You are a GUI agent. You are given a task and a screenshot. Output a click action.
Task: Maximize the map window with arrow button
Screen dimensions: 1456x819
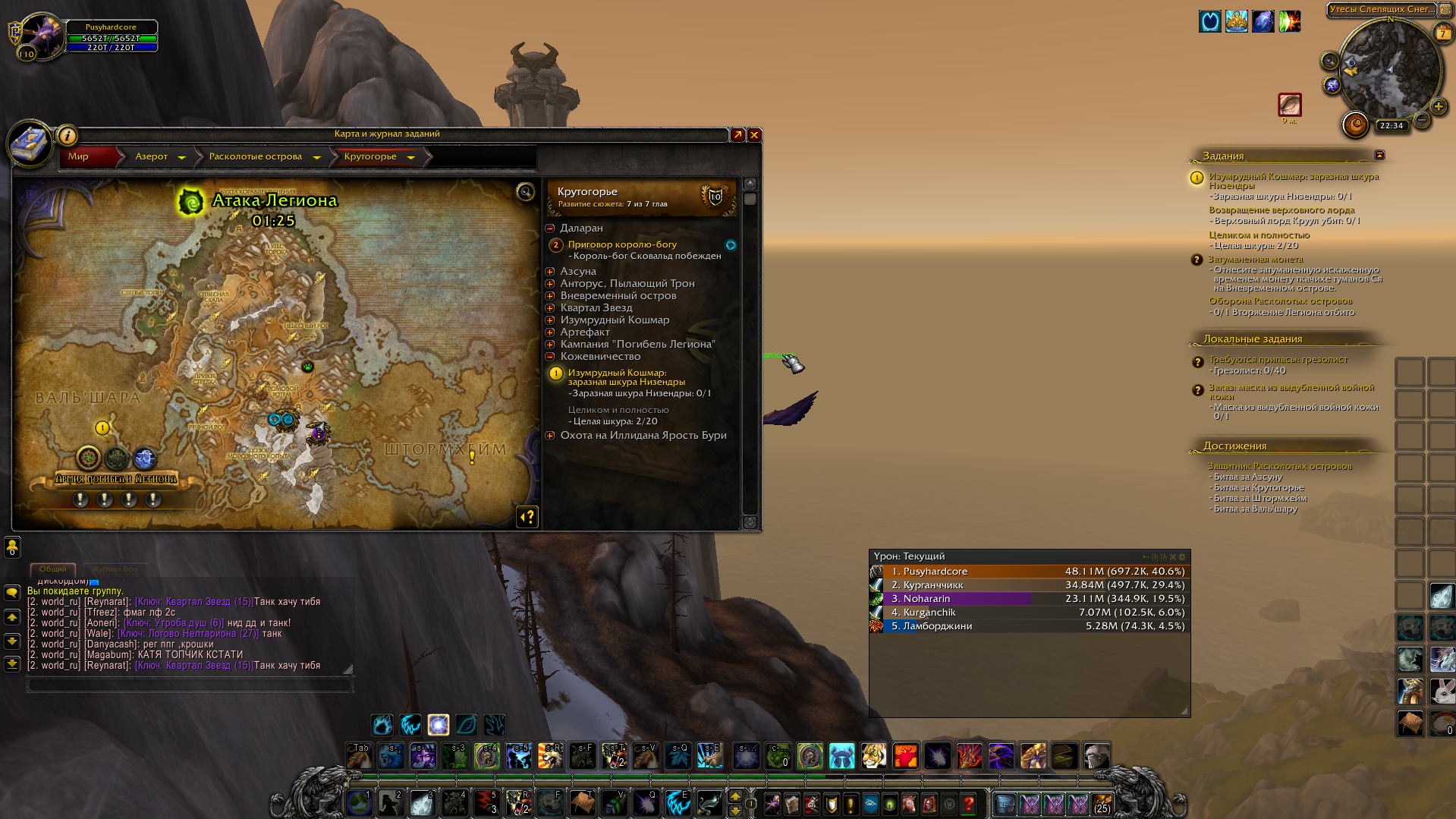[x=737, y=135]
